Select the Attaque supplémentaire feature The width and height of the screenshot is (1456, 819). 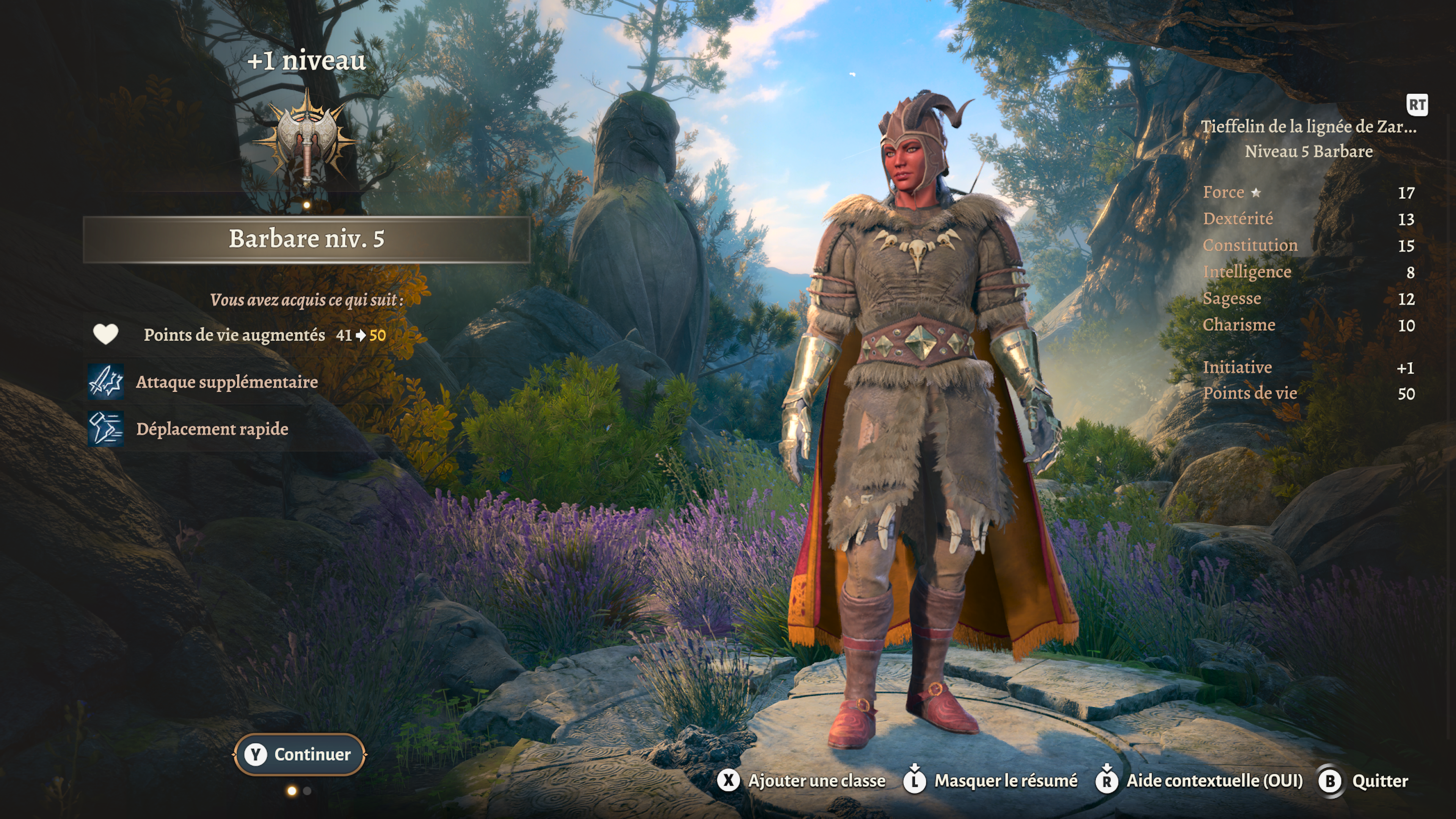tap(226, 382)
